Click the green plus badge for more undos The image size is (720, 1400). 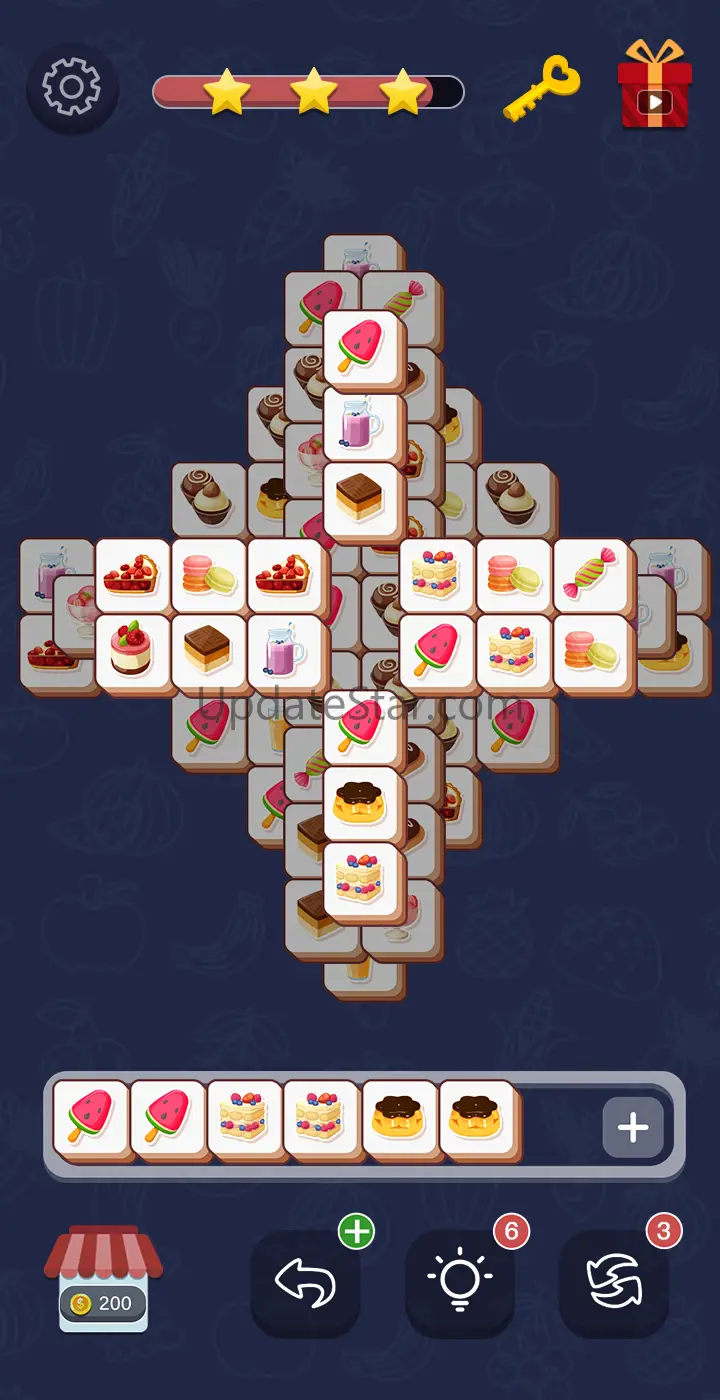[356, 1232]
